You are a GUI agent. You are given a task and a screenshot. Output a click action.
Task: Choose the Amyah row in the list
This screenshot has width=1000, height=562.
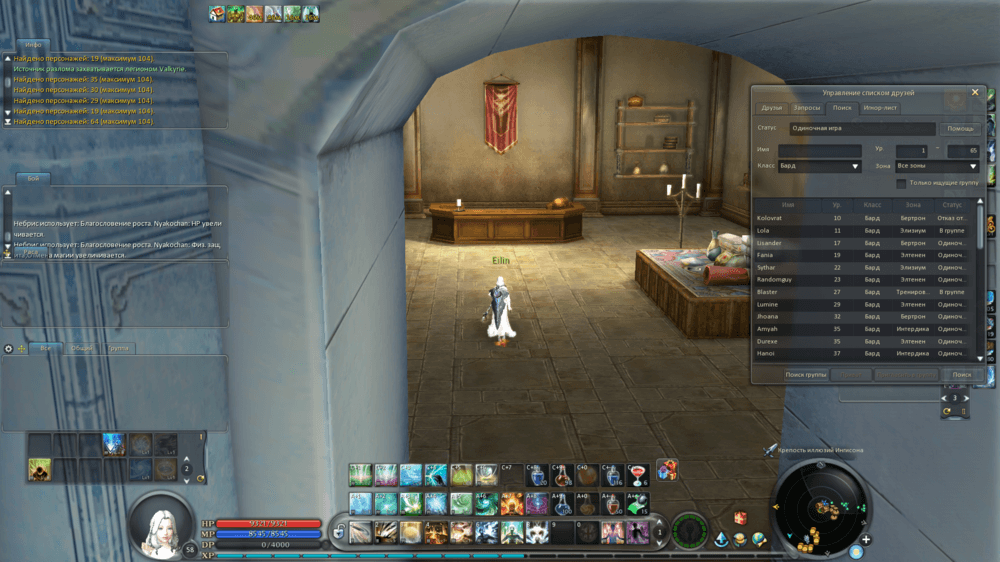click(x=768, y=329)
